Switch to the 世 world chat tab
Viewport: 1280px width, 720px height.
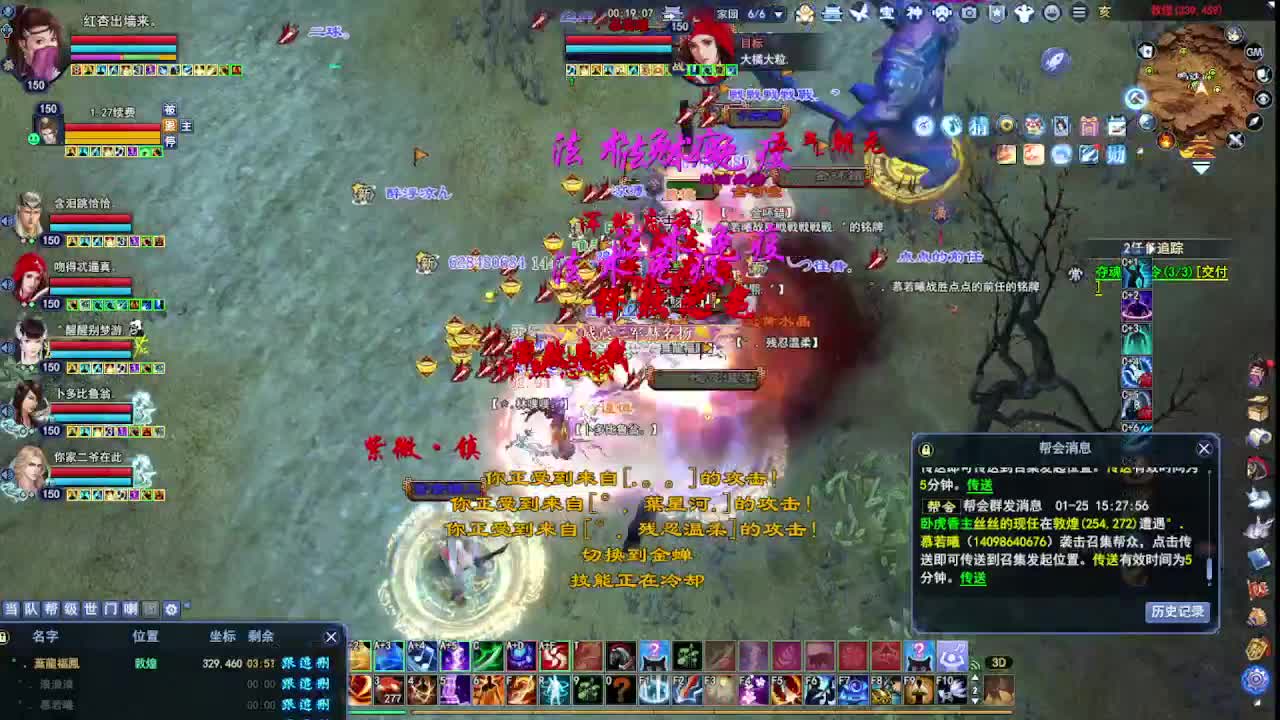91,609
